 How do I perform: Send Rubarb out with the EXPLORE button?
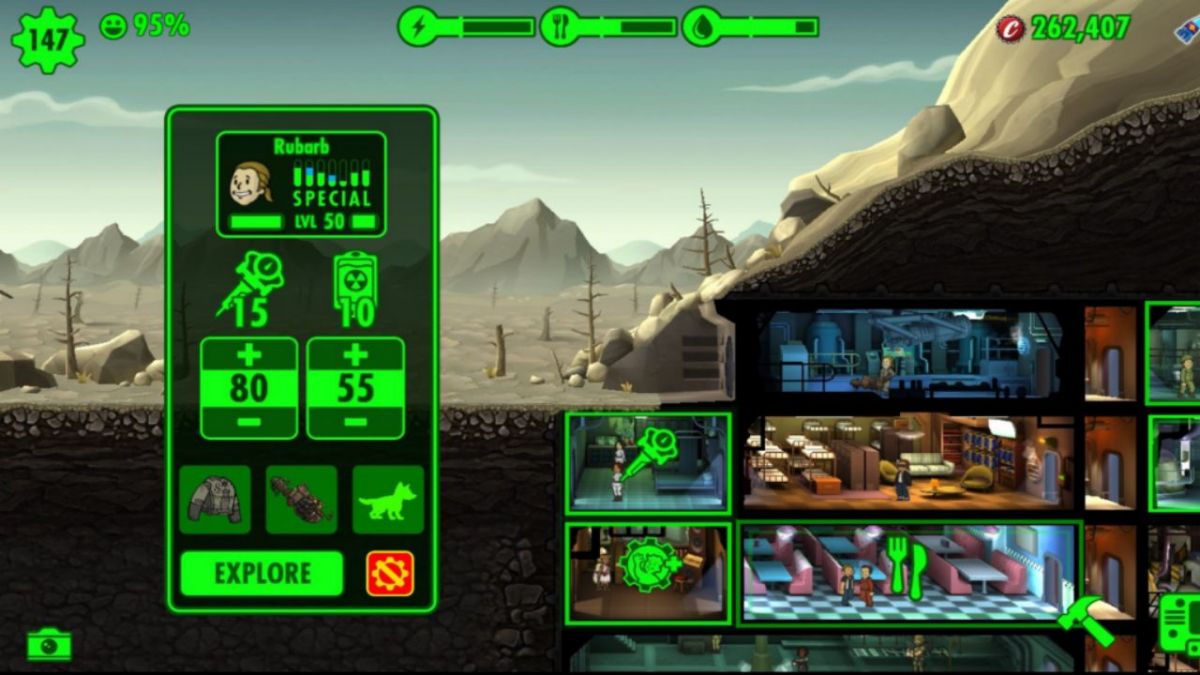(x=261, y=574)
